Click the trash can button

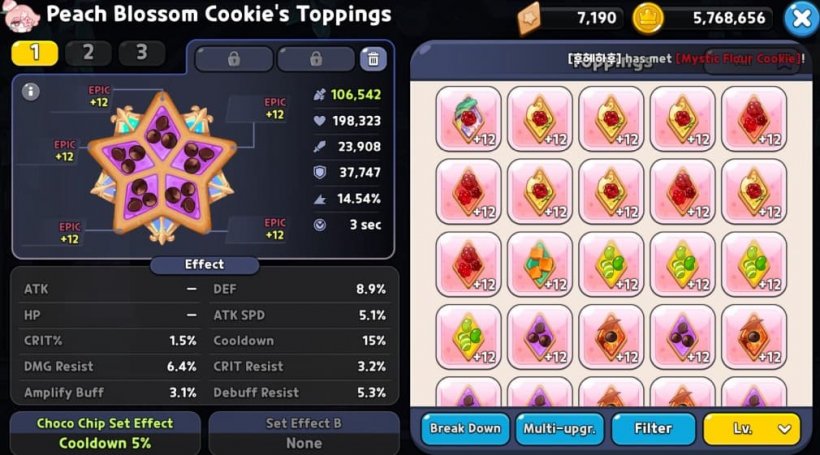(372, 58)
